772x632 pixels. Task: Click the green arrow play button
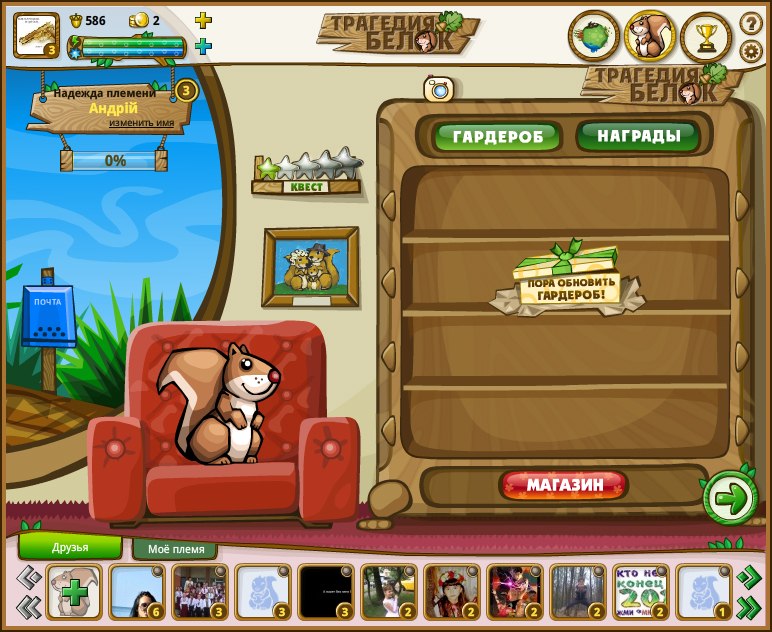pos(731,498)
